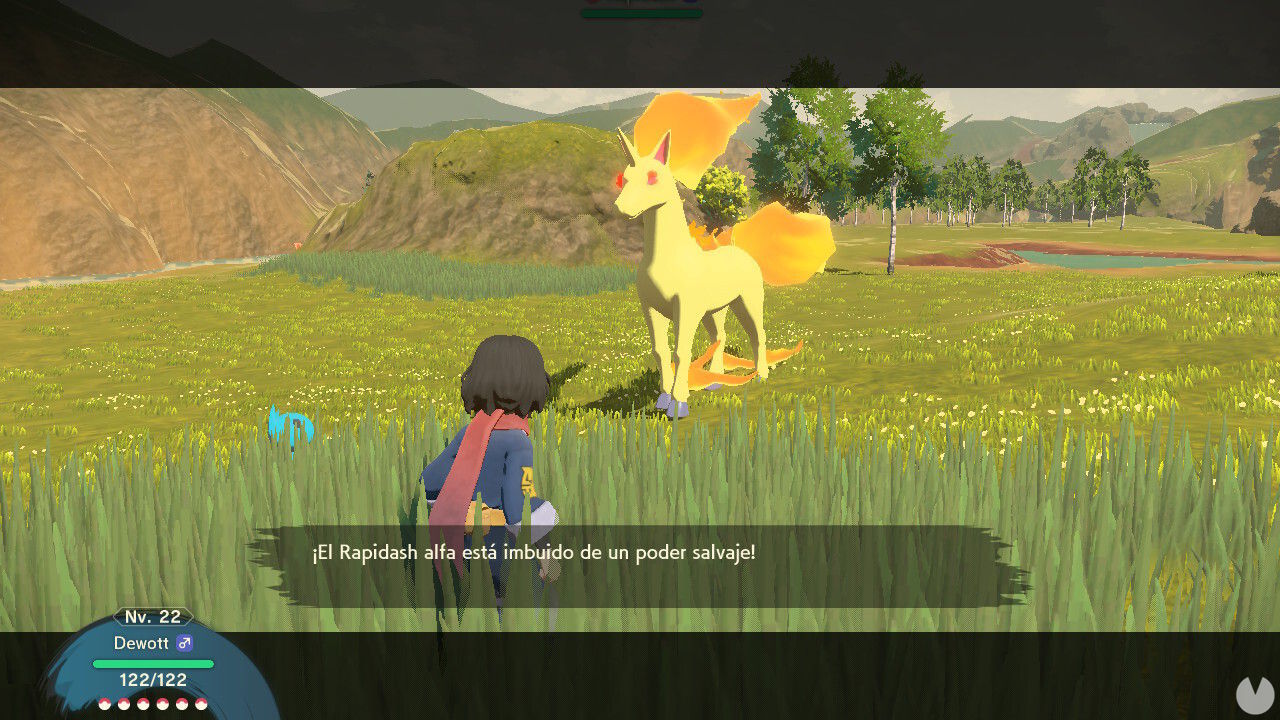Select the fifth Pokéball in the party row
The height and width of the screenshot is (720, 1280).
pos(182,703)
